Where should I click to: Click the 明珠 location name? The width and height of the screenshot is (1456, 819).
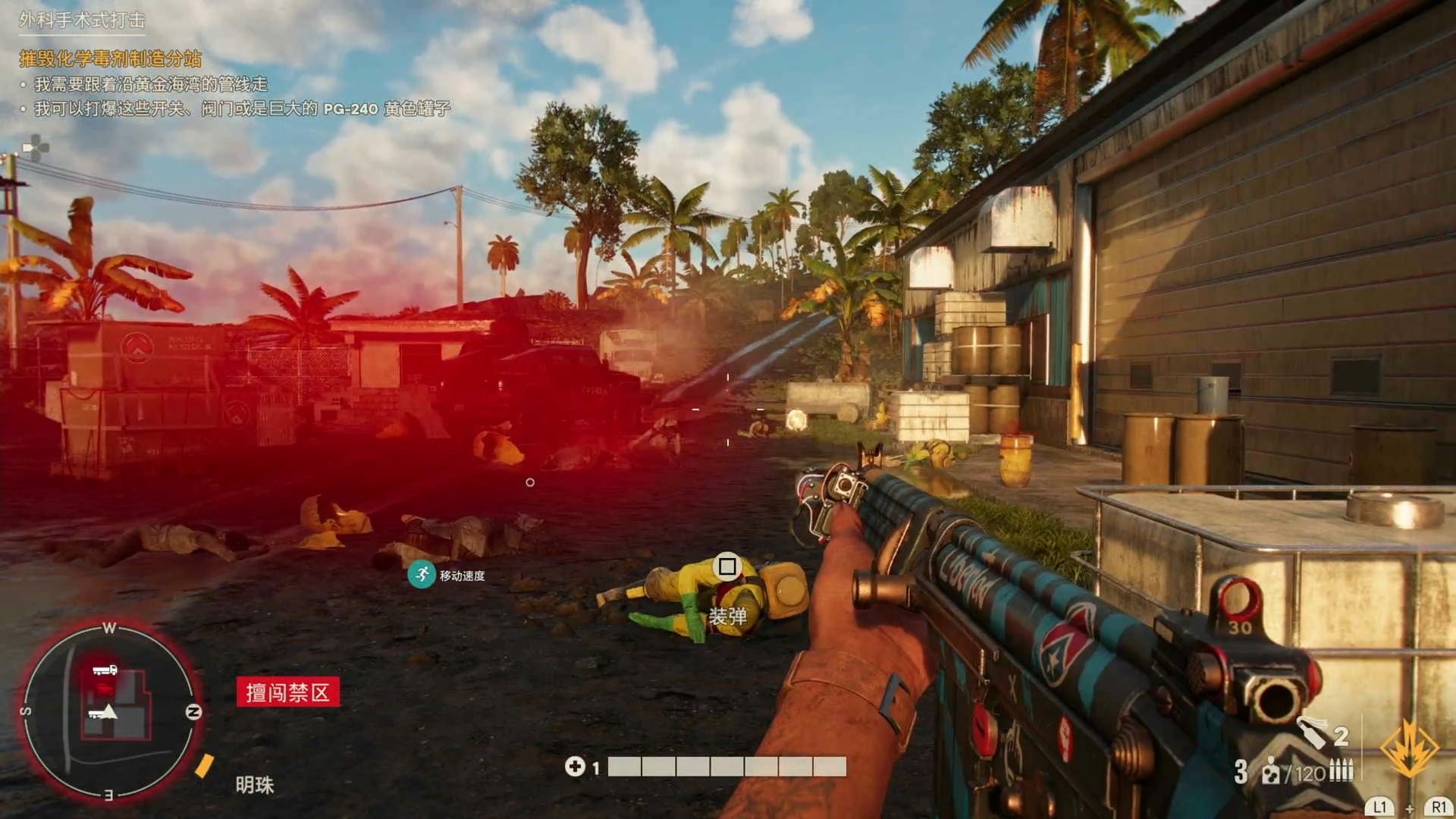coord(254,785)
